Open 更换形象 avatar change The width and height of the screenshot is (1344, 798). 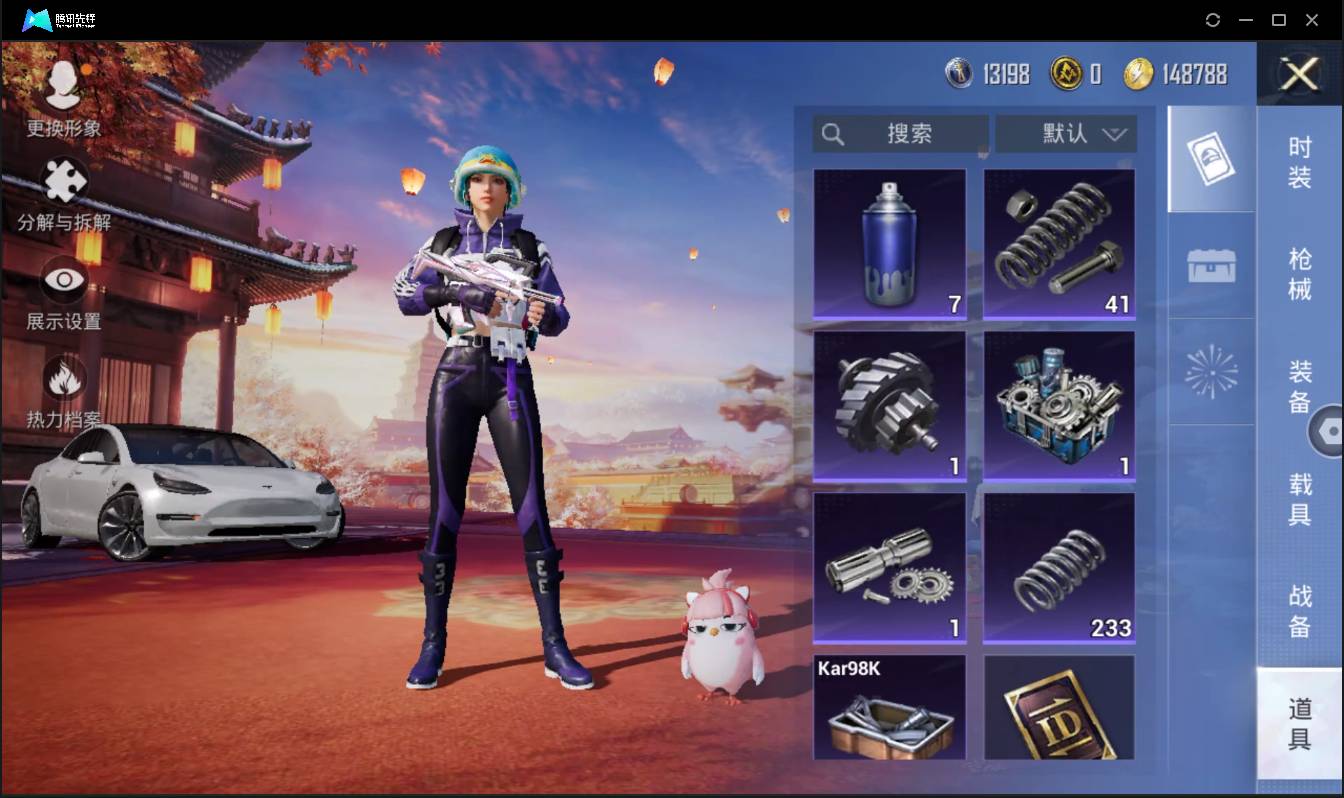(64, 98)
